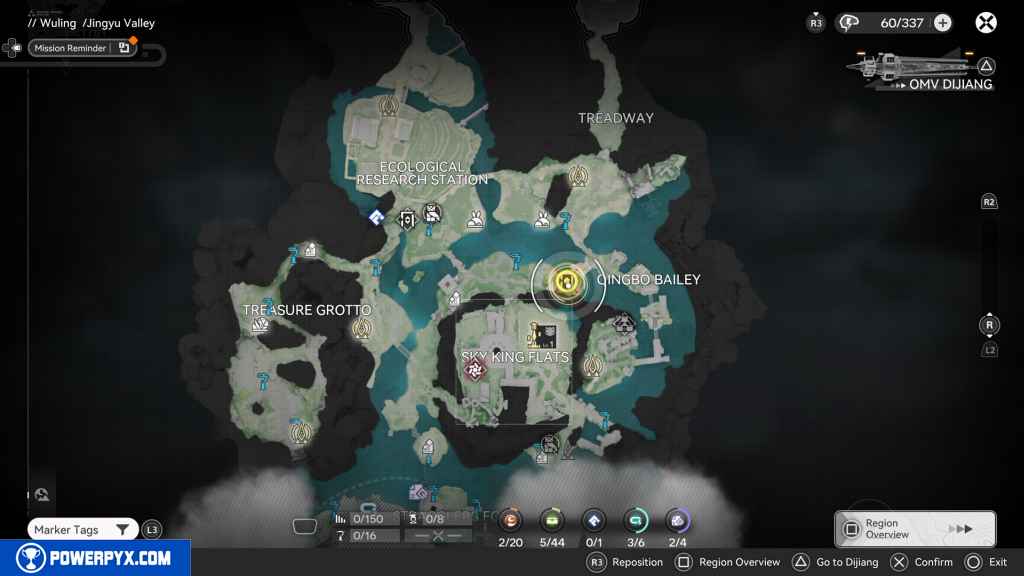The width and height of the screenshot is (1024, 576).
Task: Select the purple counter showing 2/4
Action: 677,520
